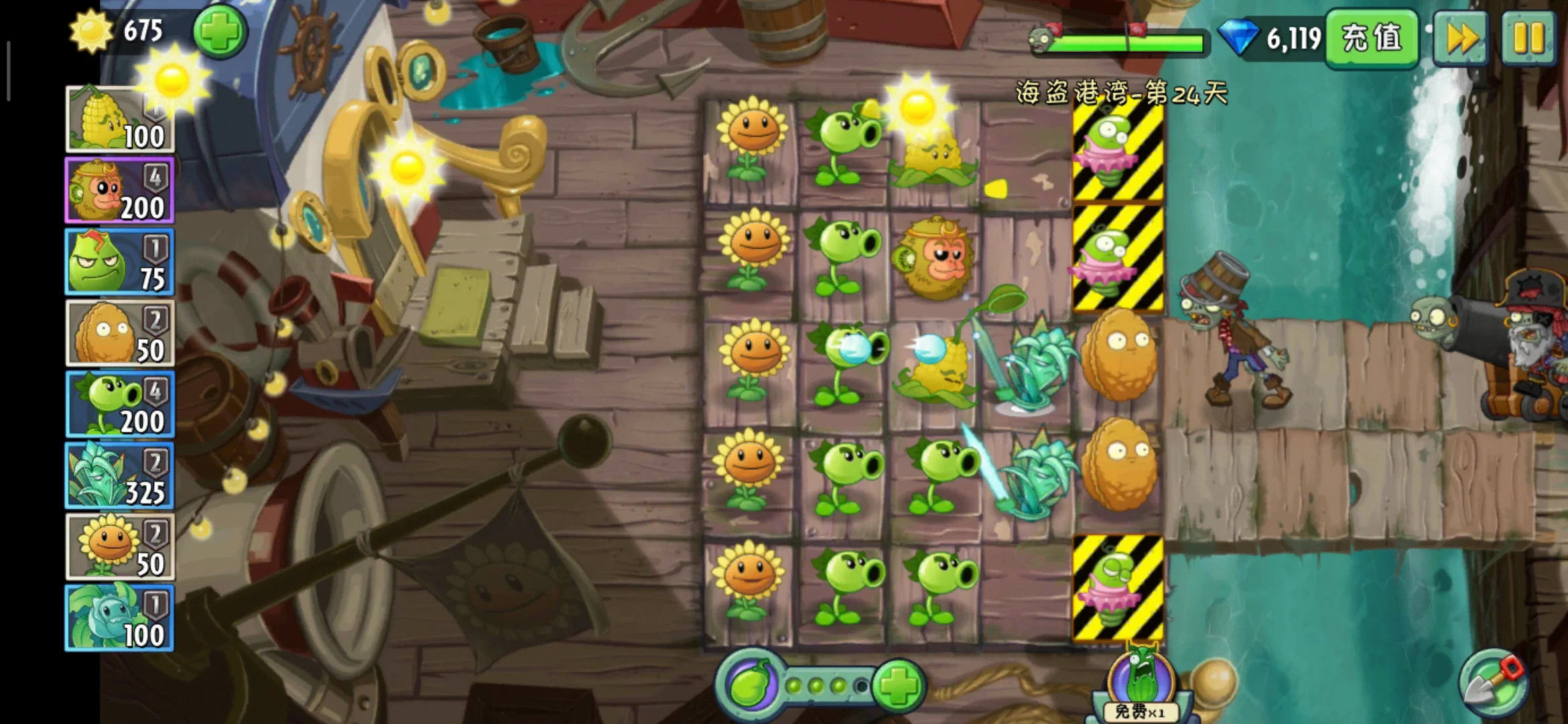Open the 充值 recharge shop

pyautogui.click(x=1372, y=38)
